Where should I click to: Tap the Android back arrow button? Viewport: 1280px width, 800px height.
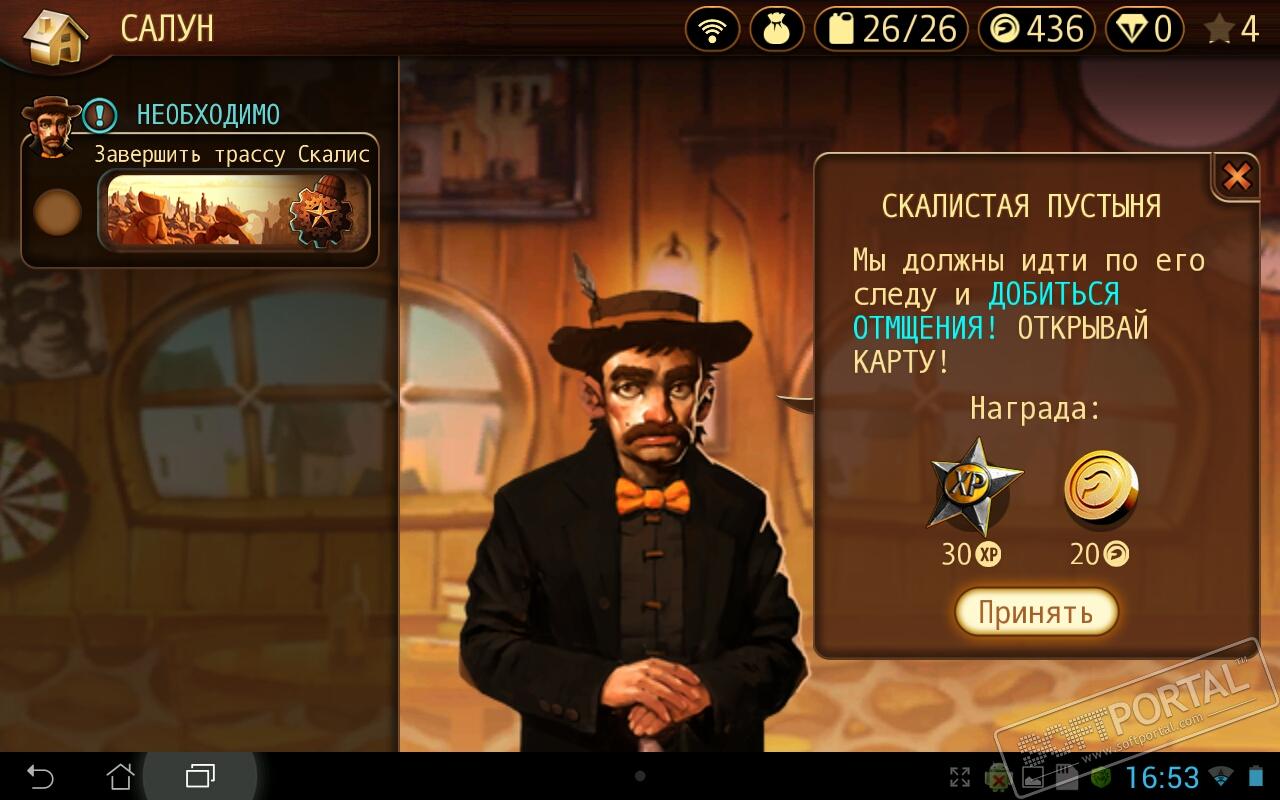(x=40, y=776)
